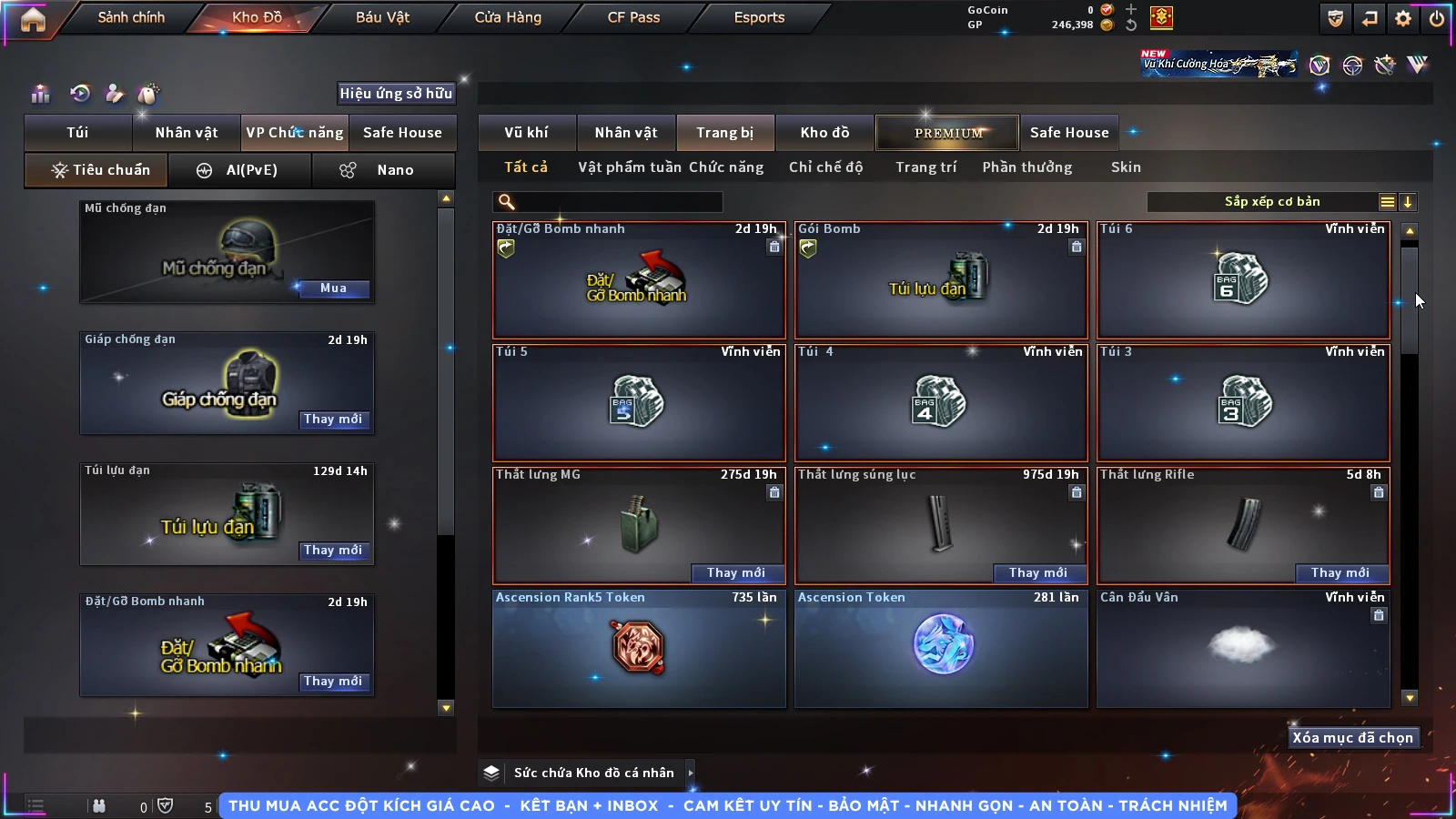Filter by Chức năng subcategory

click(x=726, y=167)
